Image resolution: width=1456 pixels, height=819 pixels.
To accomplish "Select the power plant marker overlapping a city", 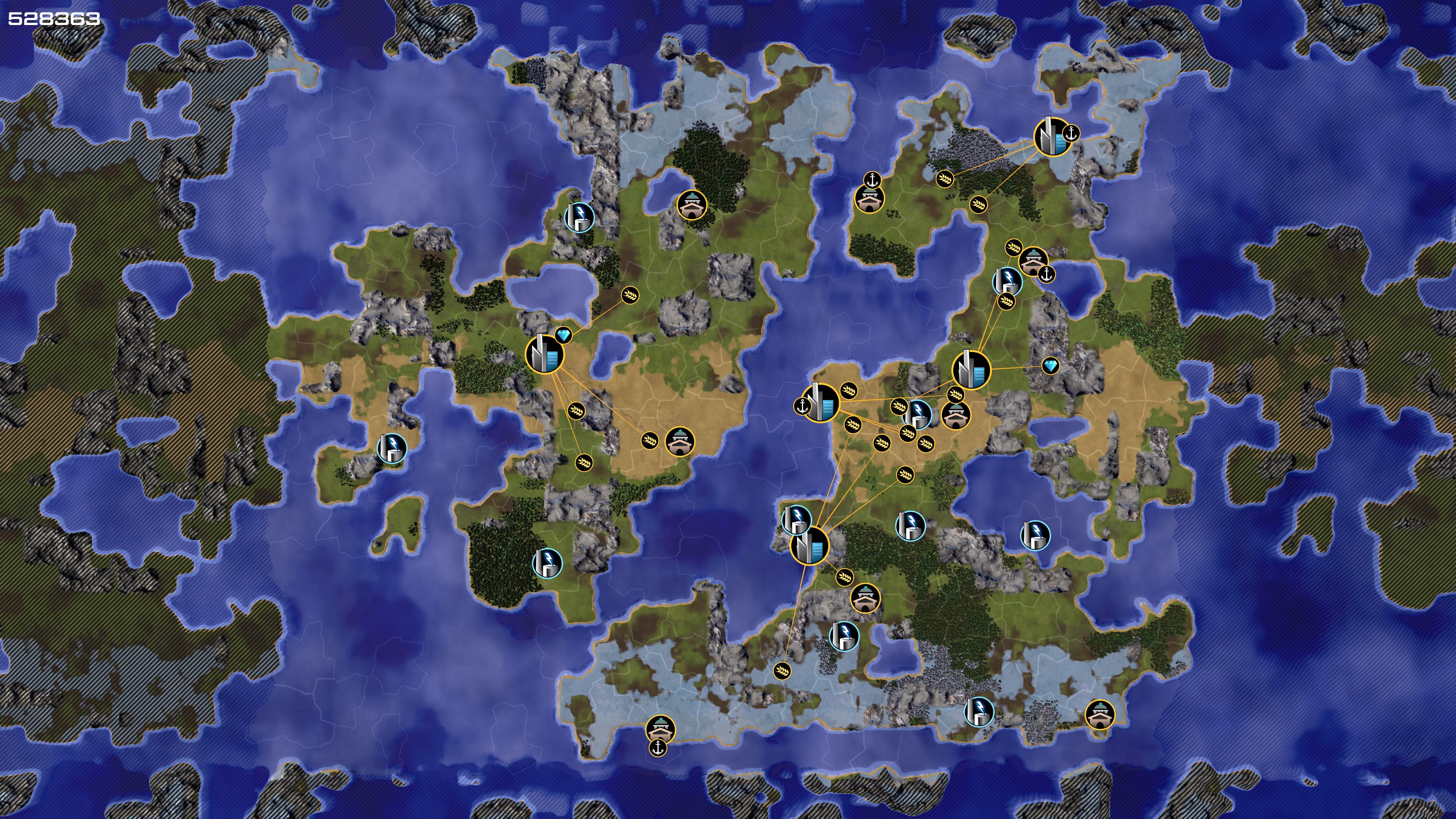I will coord(796,519).
